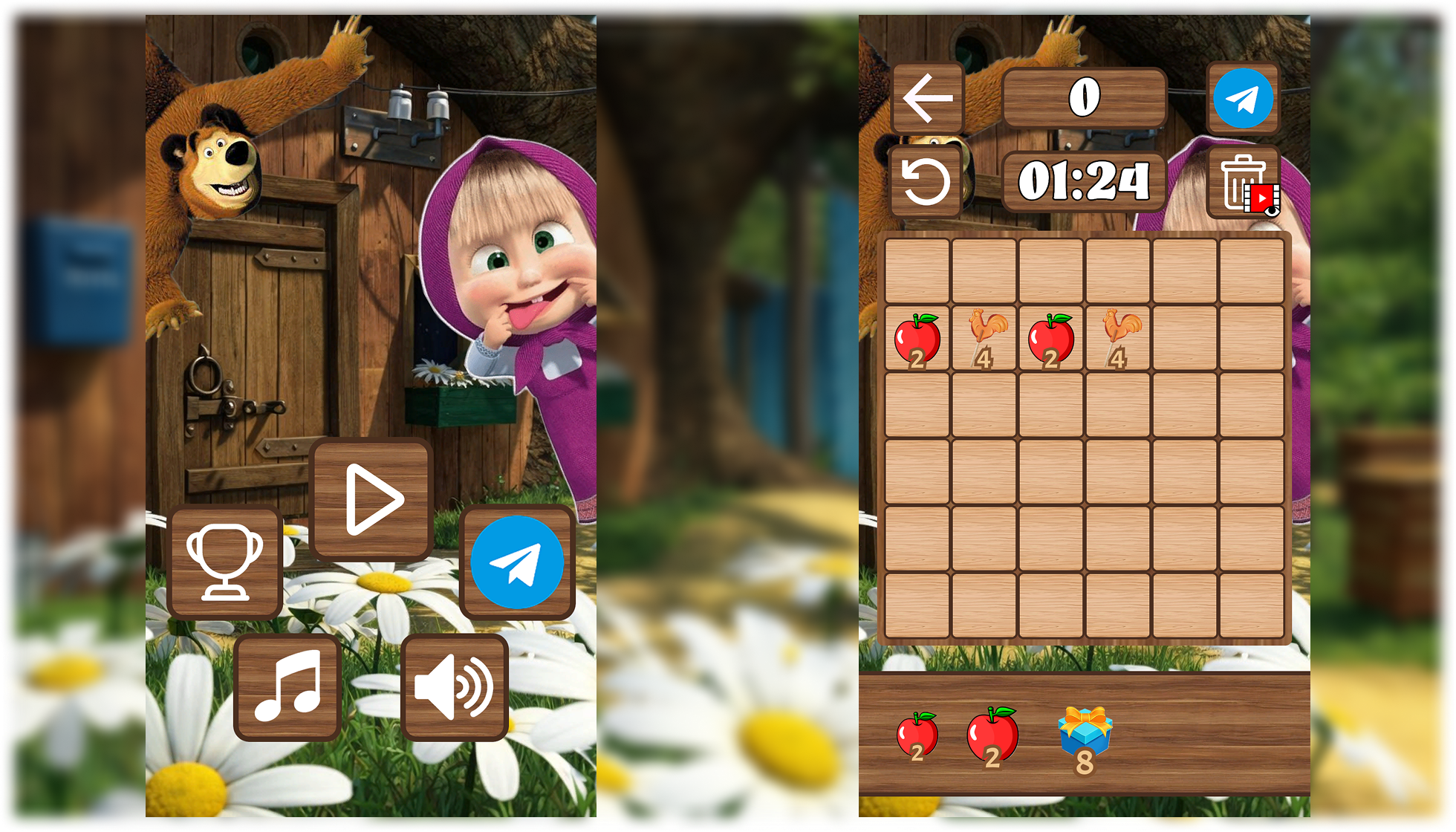
Task: Tap the Telegram icon beside the score
Action: click(x=1242, y=97)
